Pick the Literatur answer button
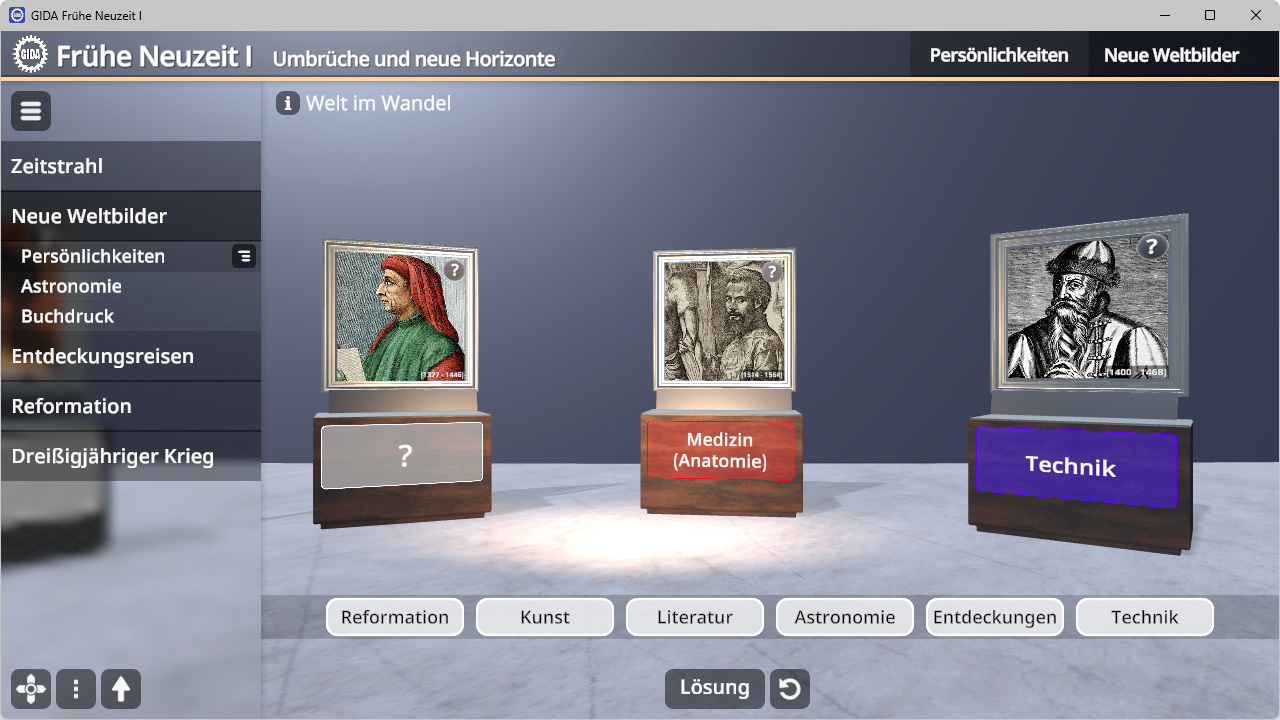The height and width of the screenshot is (720, 1280). (x=695, y=617)
